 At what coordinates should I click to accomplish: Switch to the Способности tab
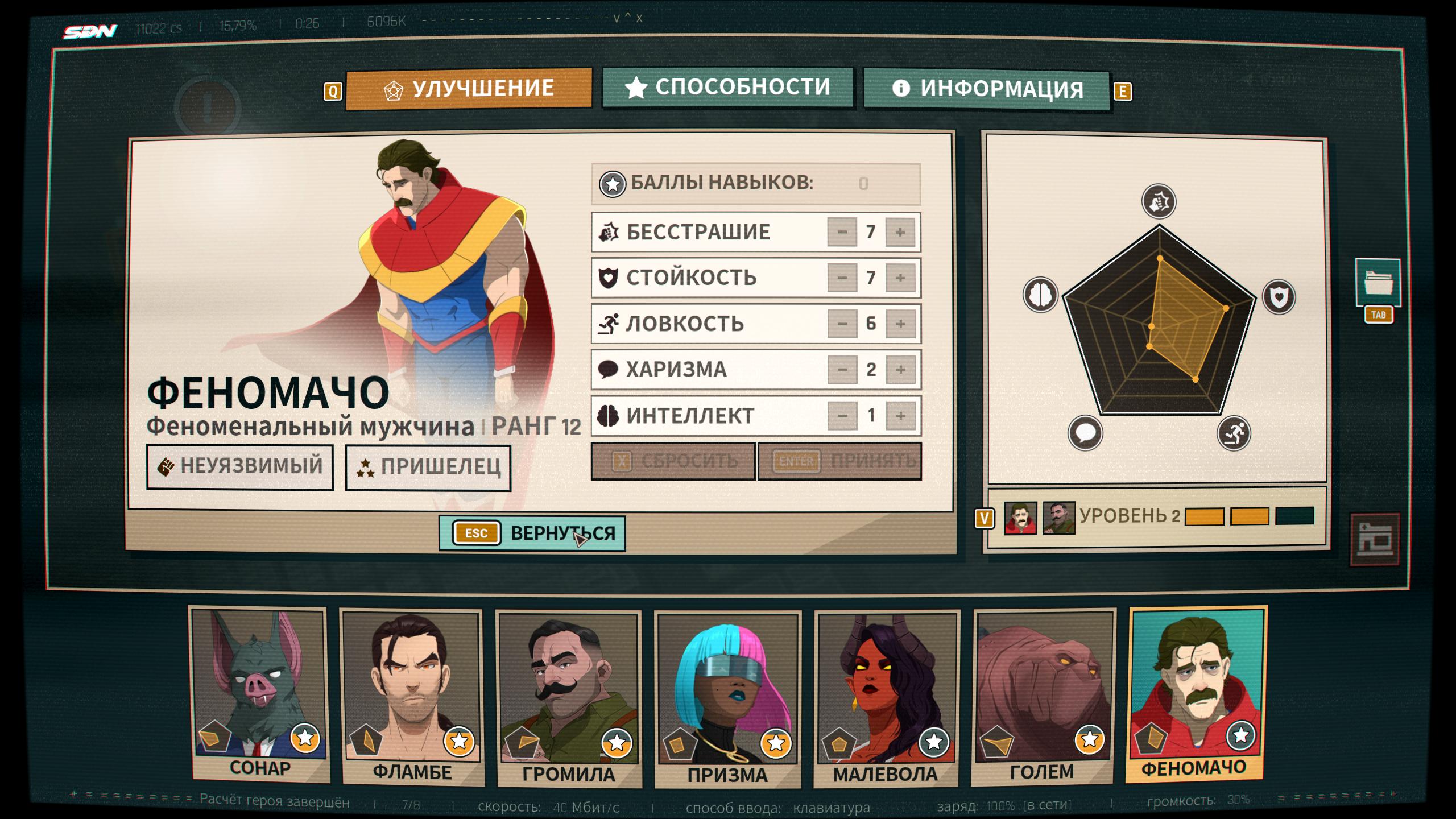pos(727,88)
